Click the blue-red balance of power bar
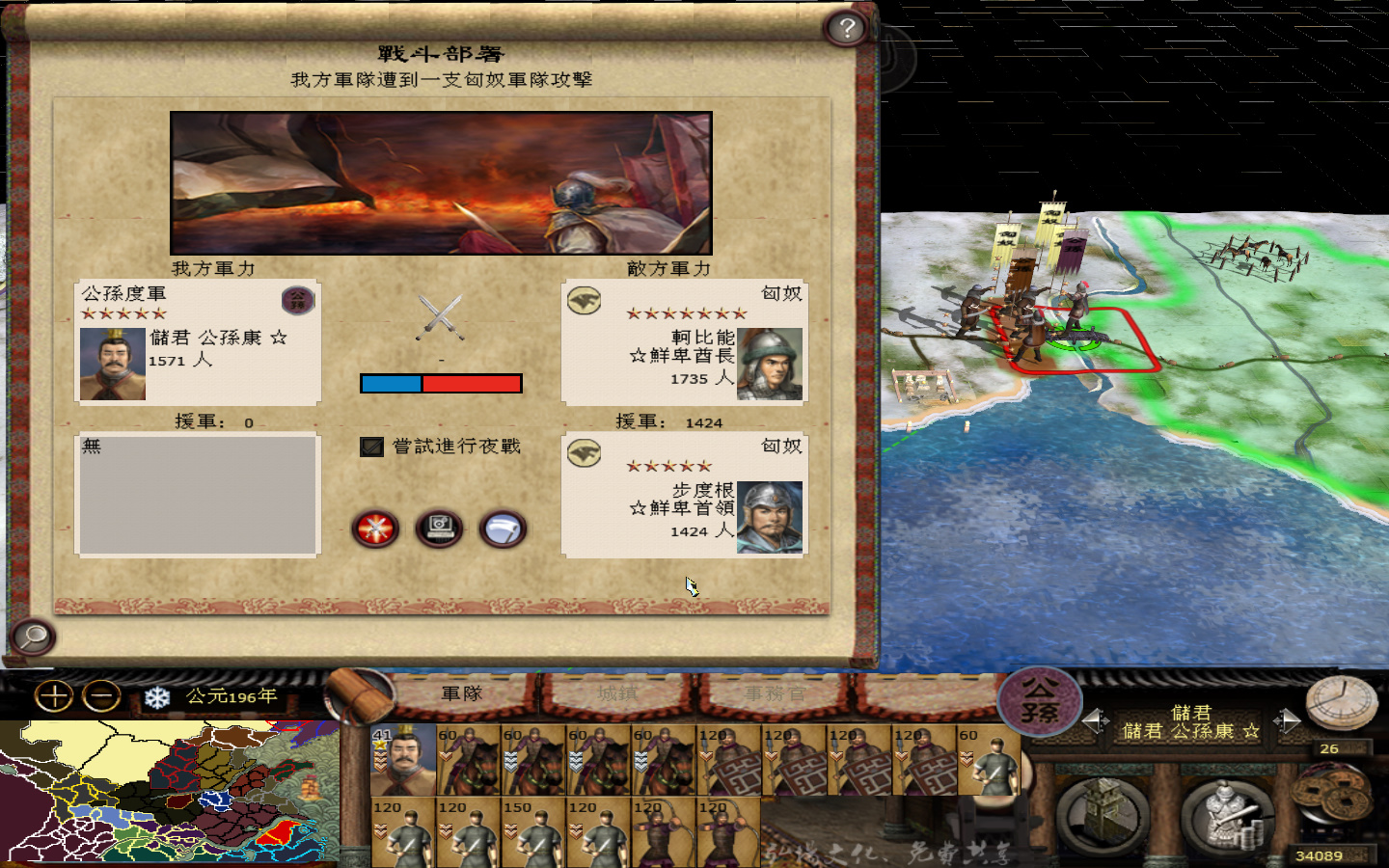 point(440,383)
